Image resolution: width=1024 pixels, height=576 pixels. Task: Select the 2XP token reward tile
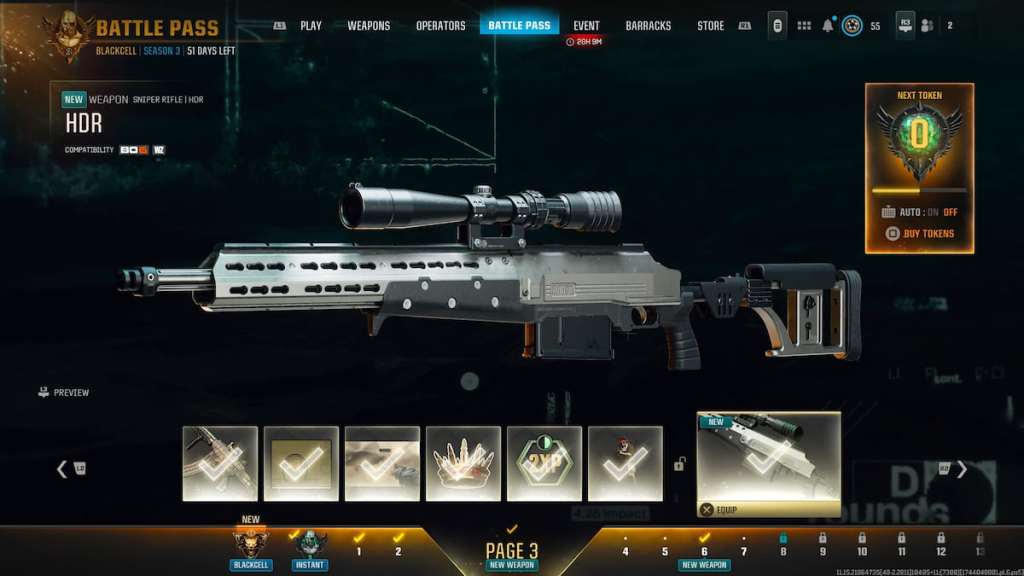544,463
